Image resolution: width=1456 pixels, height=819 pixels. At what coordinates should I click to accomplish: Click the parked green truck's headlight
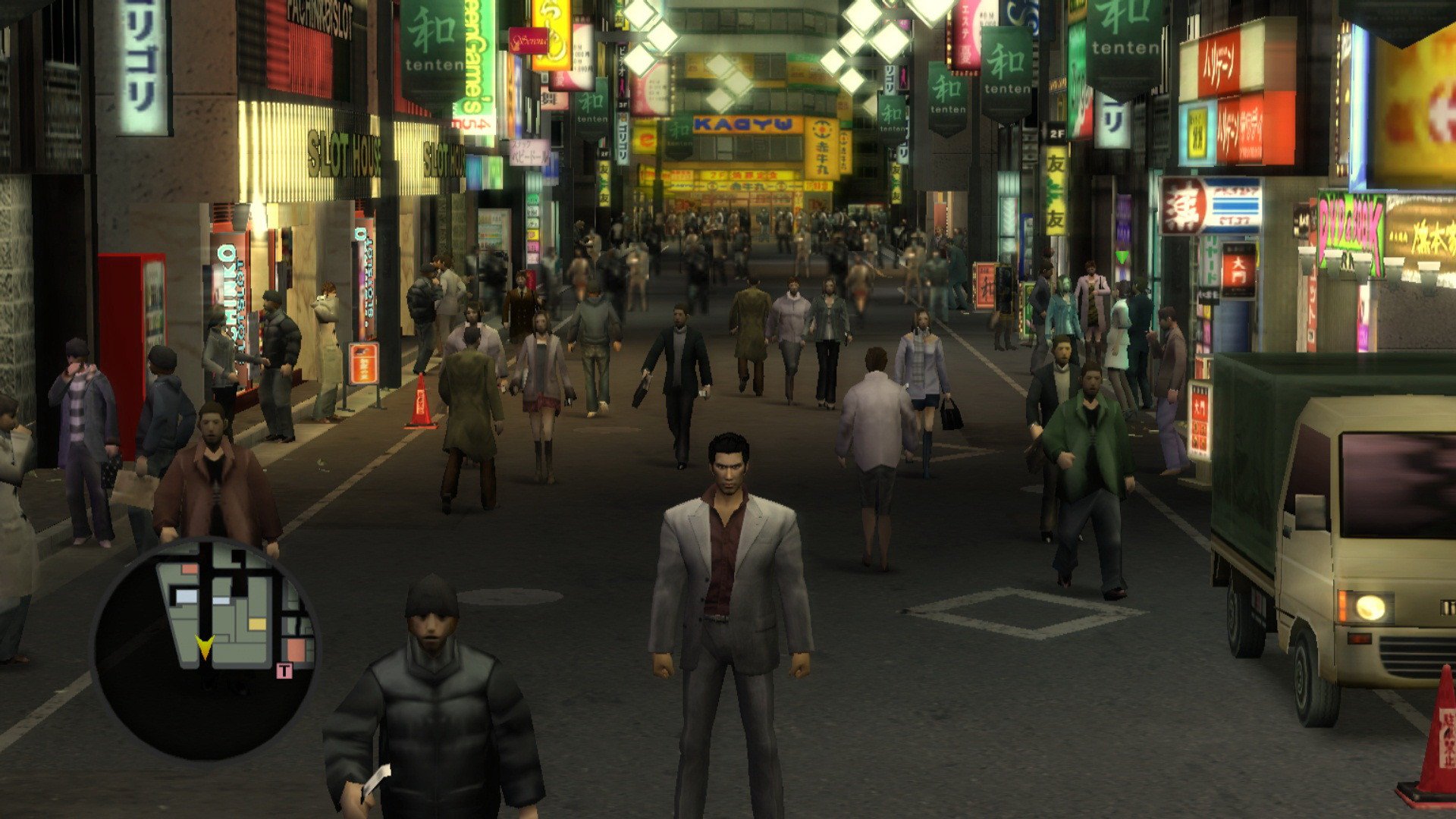pos(1370,606)
